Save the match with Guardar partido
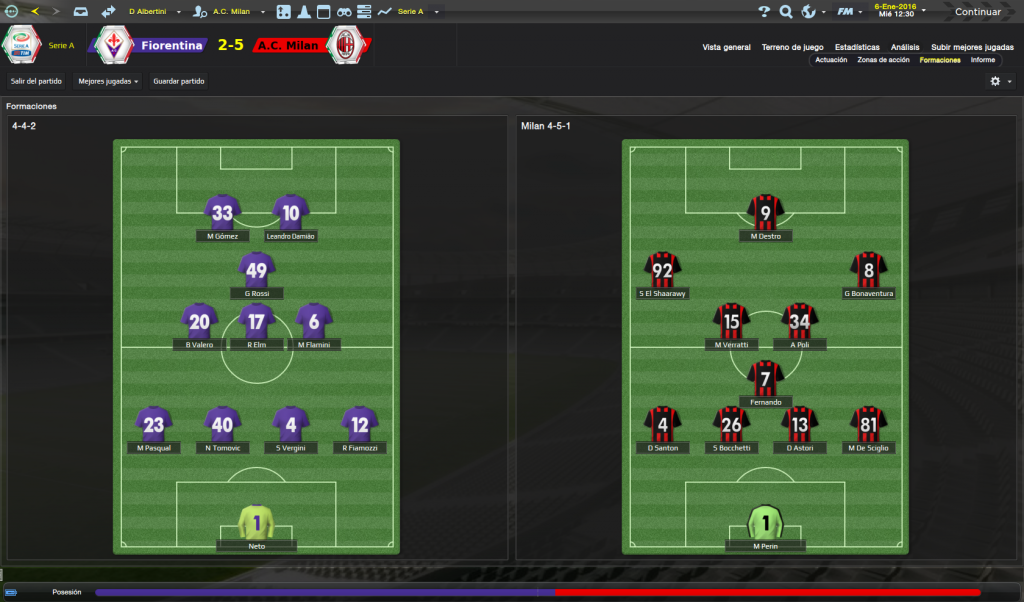The image size is (1024, 602). tap(179, 81)
